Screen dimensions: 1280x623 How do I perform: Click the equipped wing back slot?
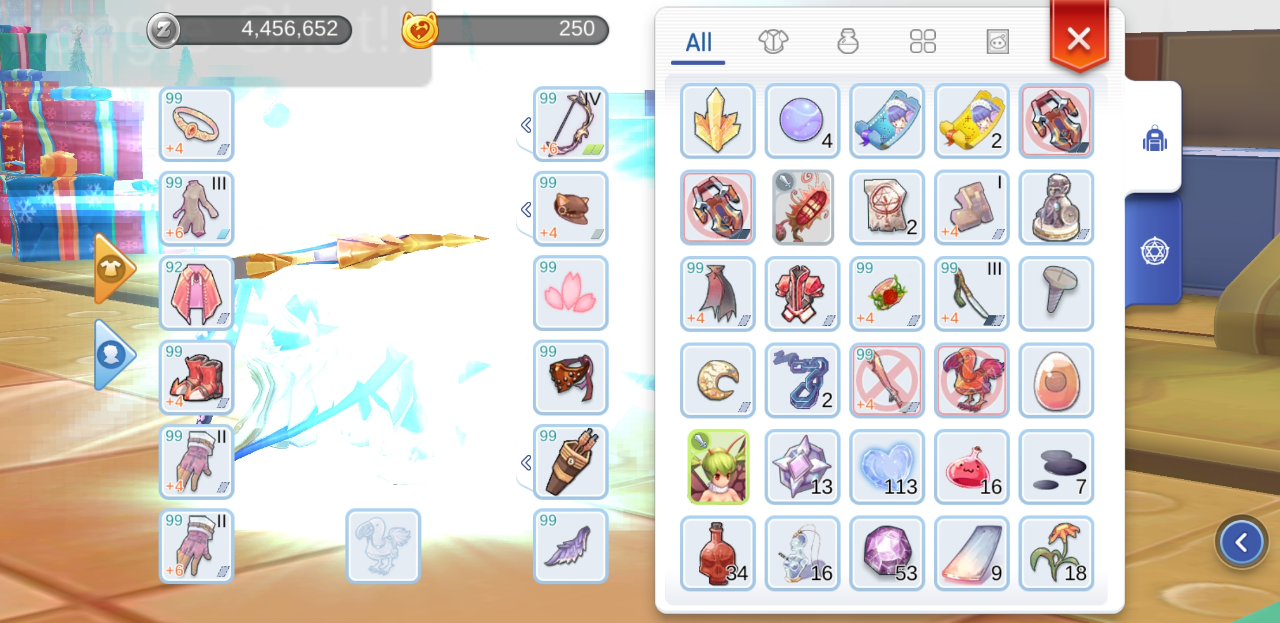[571, 546]
